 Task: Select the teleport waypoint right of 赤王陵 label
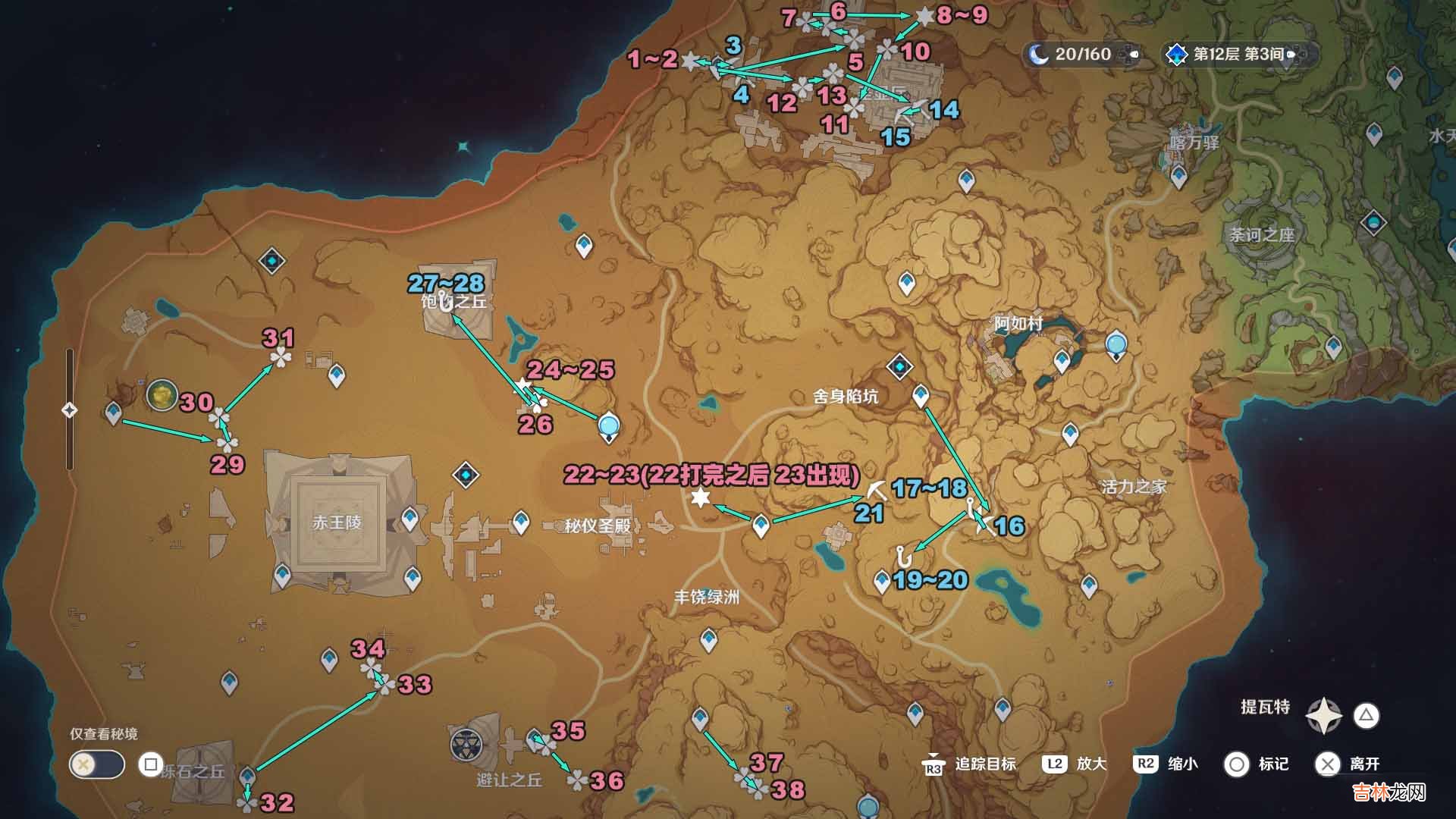pyautogui.click(x=410, y=519)
